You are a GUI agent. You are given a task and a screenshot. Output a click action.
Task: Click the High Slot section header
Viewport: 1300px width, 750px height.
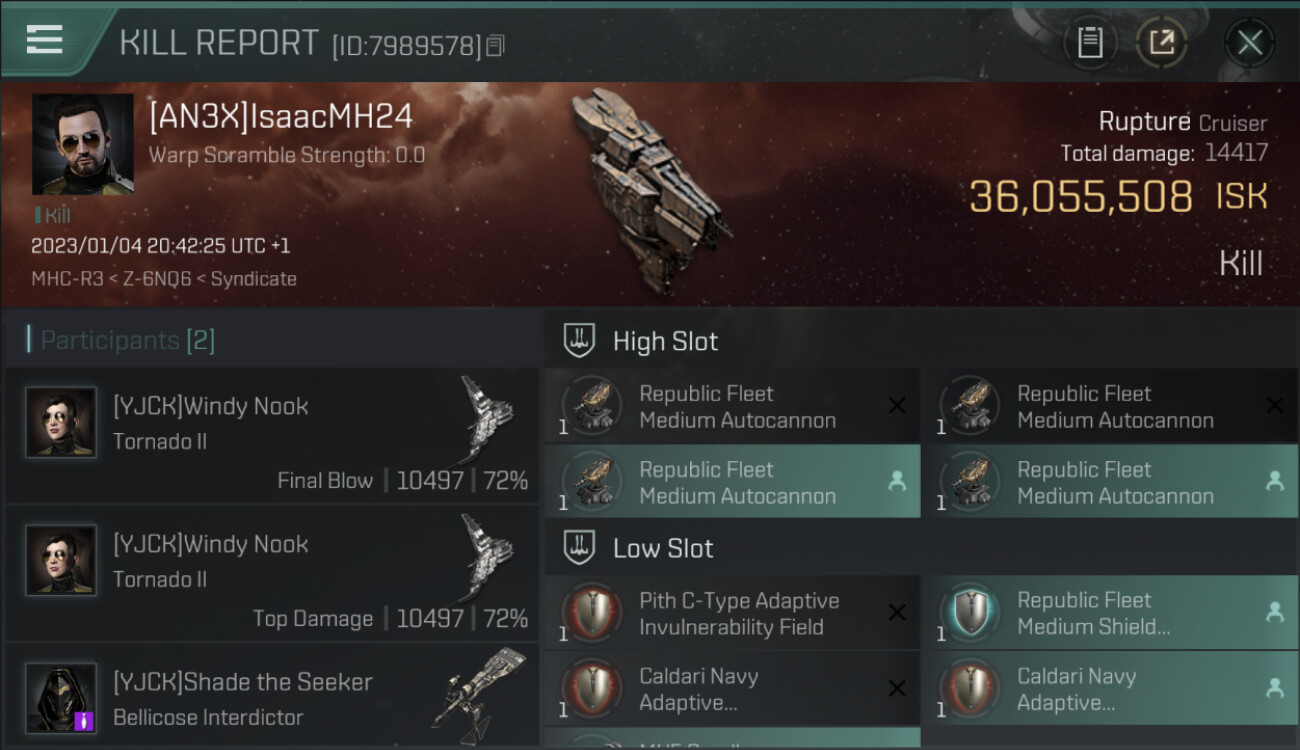click(665, 341)
